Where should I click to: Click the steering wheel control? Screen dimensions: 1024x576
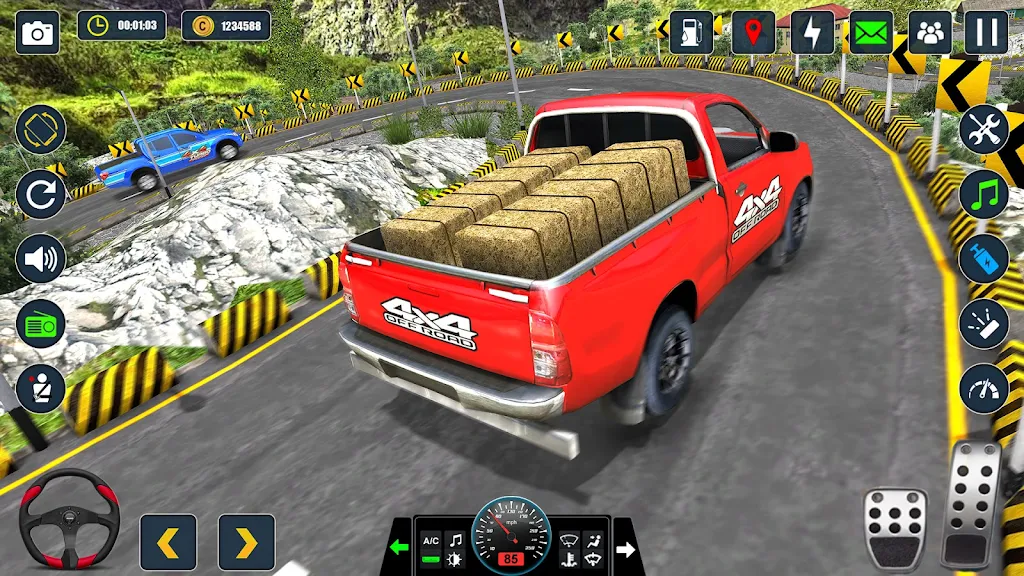tap(69, 518)
